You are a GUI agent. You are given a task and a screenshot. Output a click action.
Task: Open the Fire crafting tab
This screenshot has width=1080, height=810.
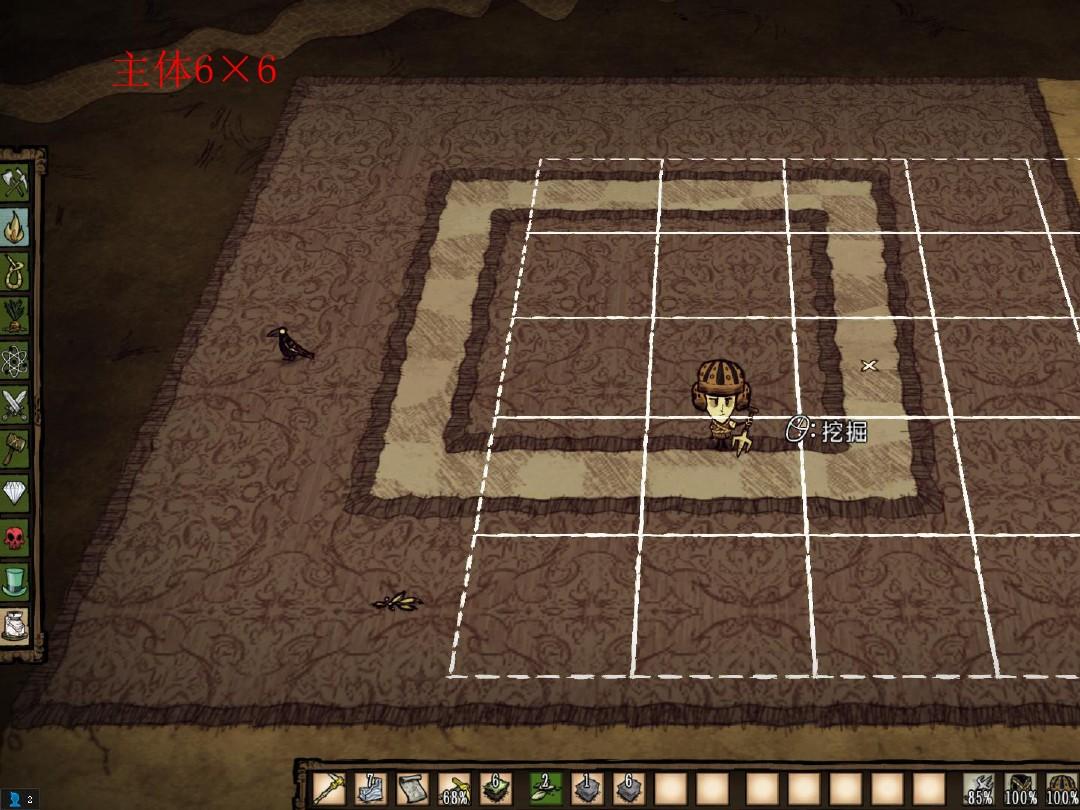point(15,228)
